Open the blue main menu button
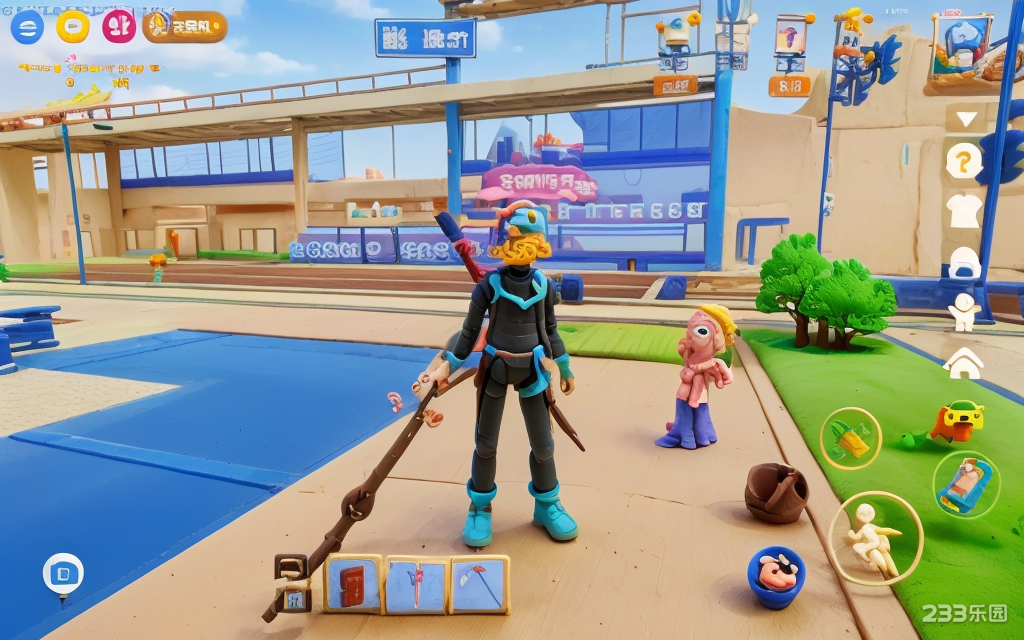Screen dimensions: 1024x640 27,27
